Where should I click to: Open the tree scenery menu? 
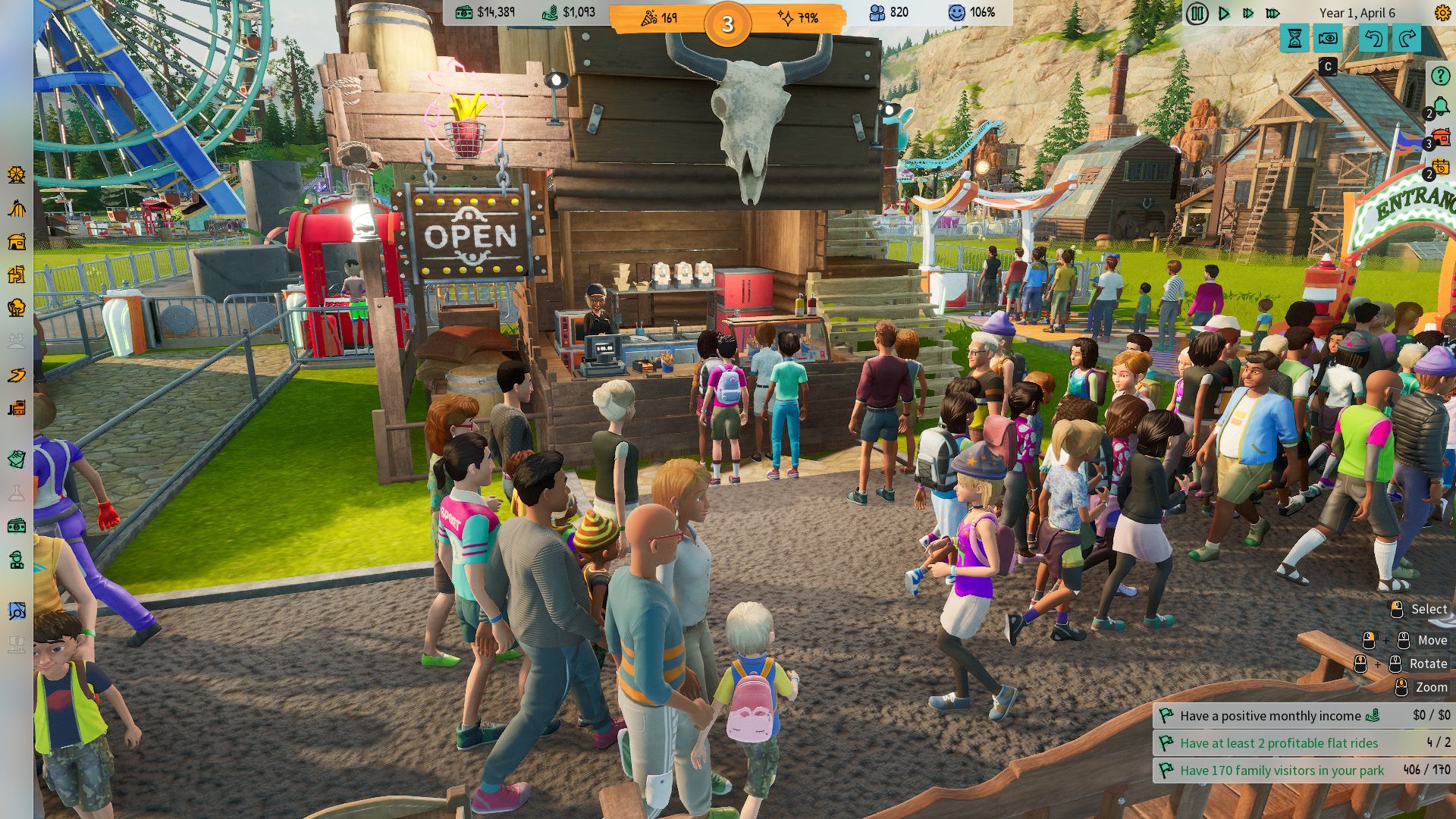coord(17,308)
